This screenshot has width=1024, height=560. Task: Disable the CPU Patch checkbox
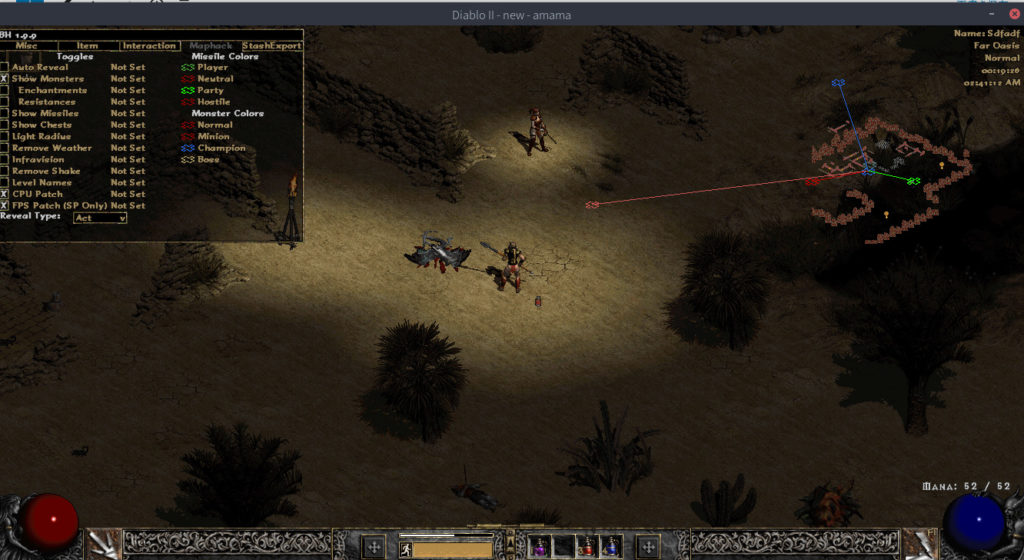(5, 194)
